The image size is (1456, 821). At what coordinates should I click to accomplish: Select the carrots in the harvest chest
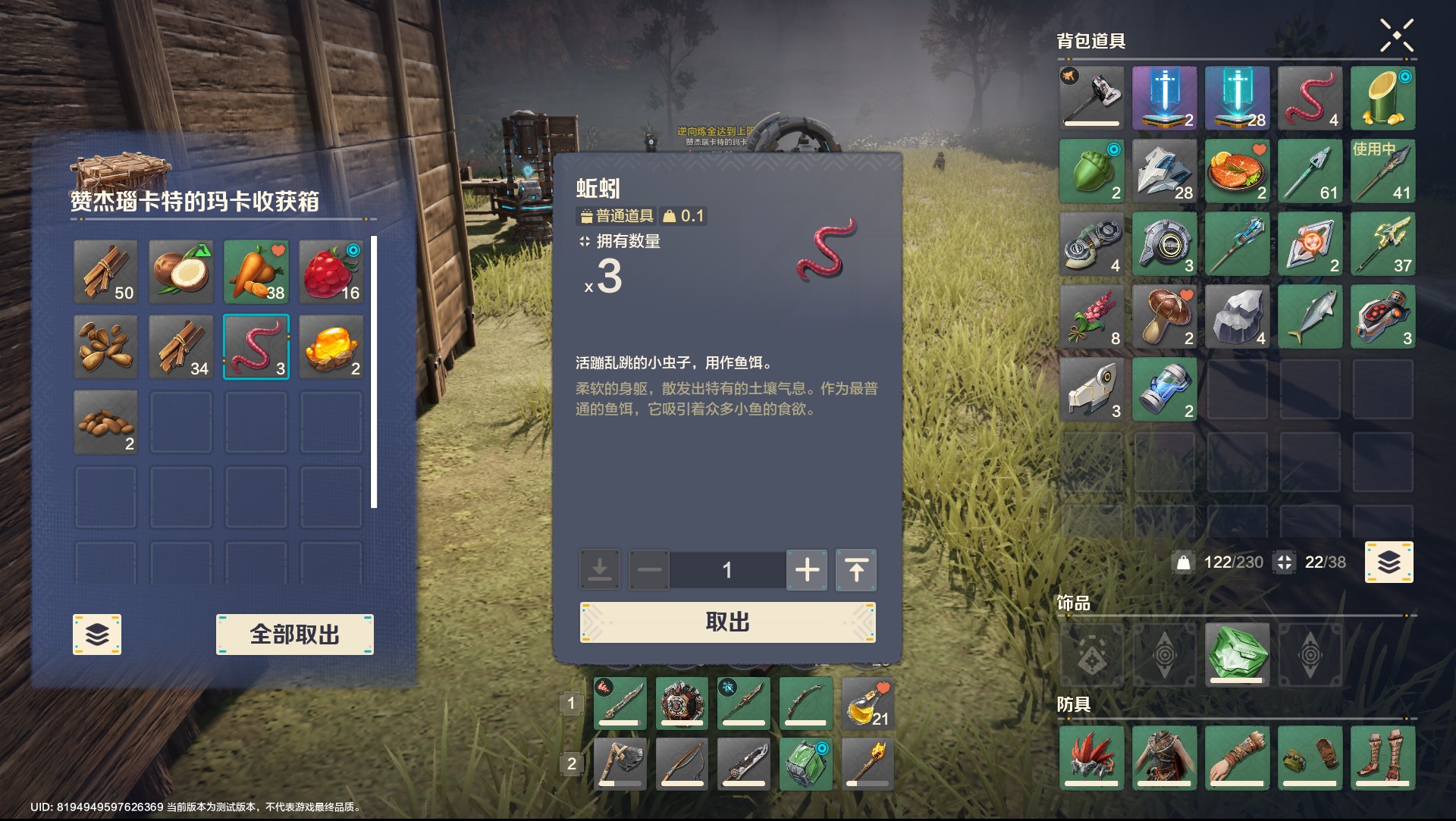(256, 271)
